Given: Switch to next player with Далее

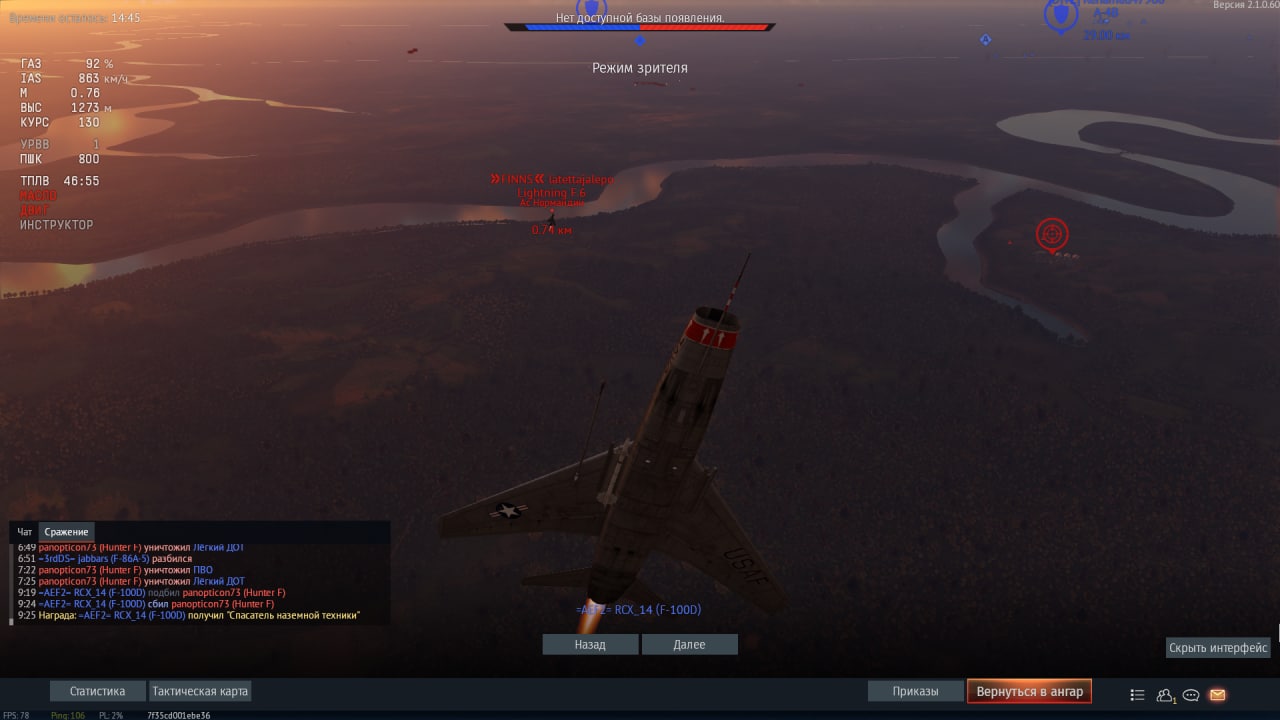Looking at the screenshot, I should [689, 645].
